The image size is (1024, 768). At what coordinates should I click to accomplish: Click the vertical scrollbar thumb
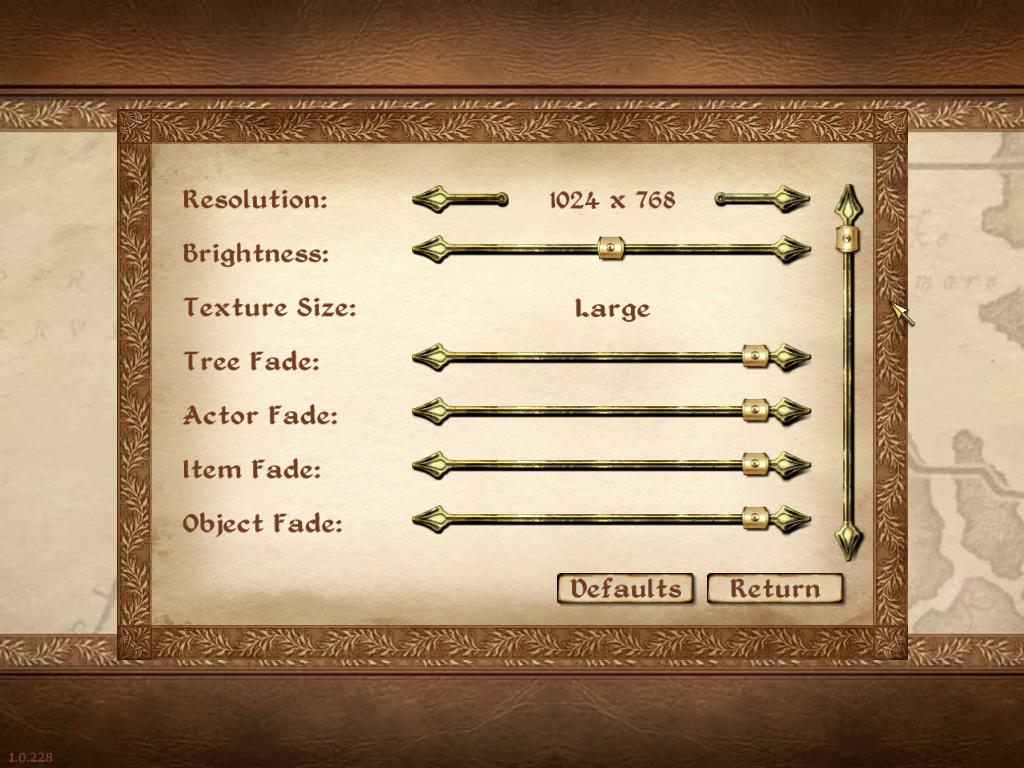coord(848,238)
